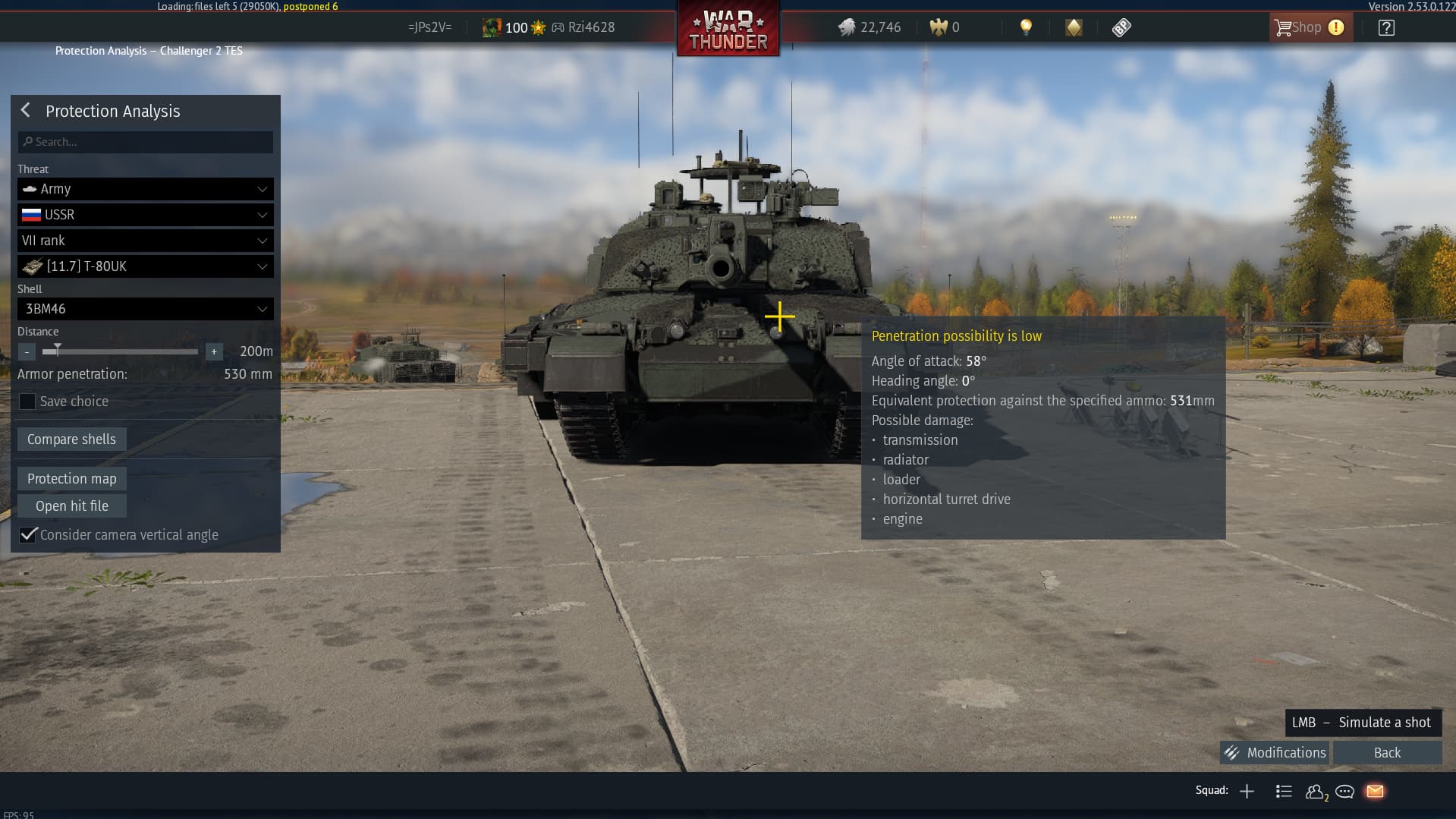Open the mail envelope icon

click(1375, 792)
